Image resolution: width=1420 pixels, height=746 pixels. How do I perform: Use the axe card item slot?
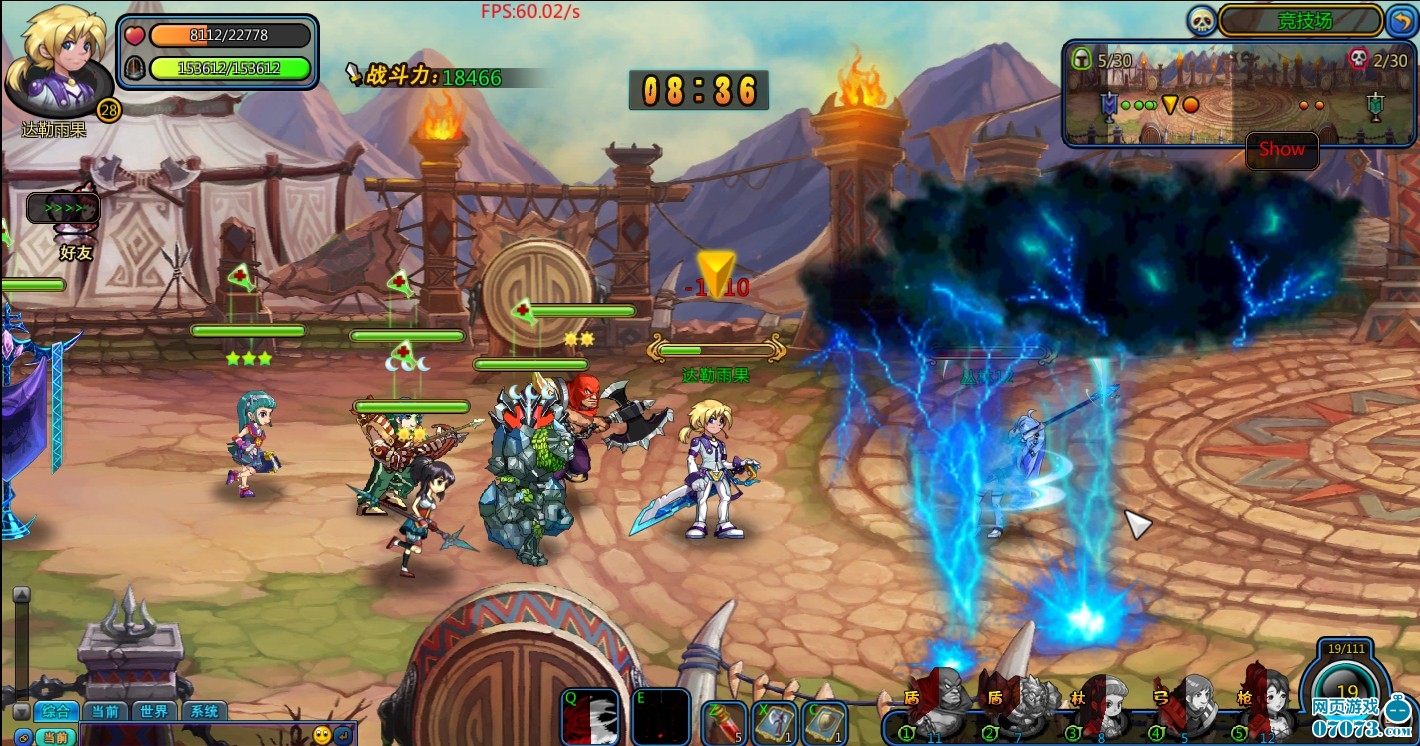(x=774, y=722)
